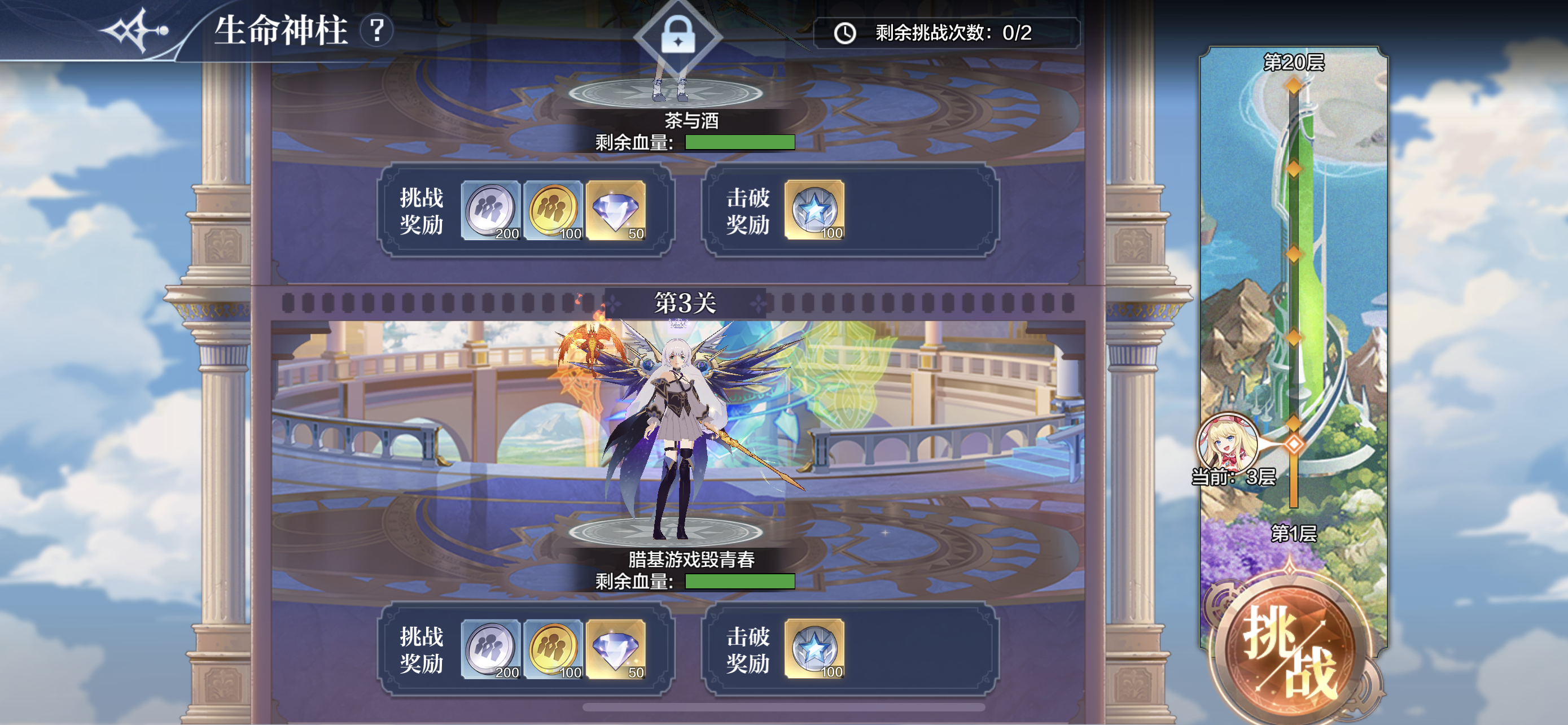
Task: Tap the padlock icon on the locked stage
Action: (x=678, y=34)
